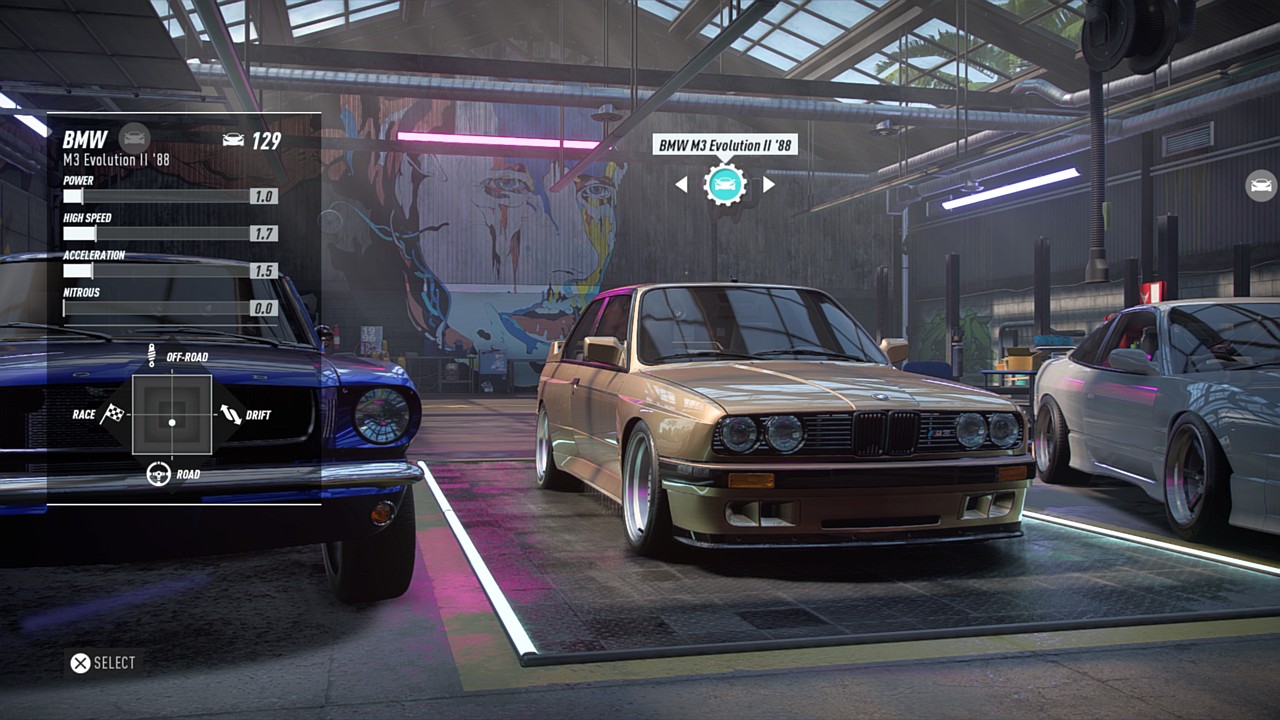This screenshot has height=720, width=1280.
Task: Select the previous car with left arrow
Action: point(681,184)
